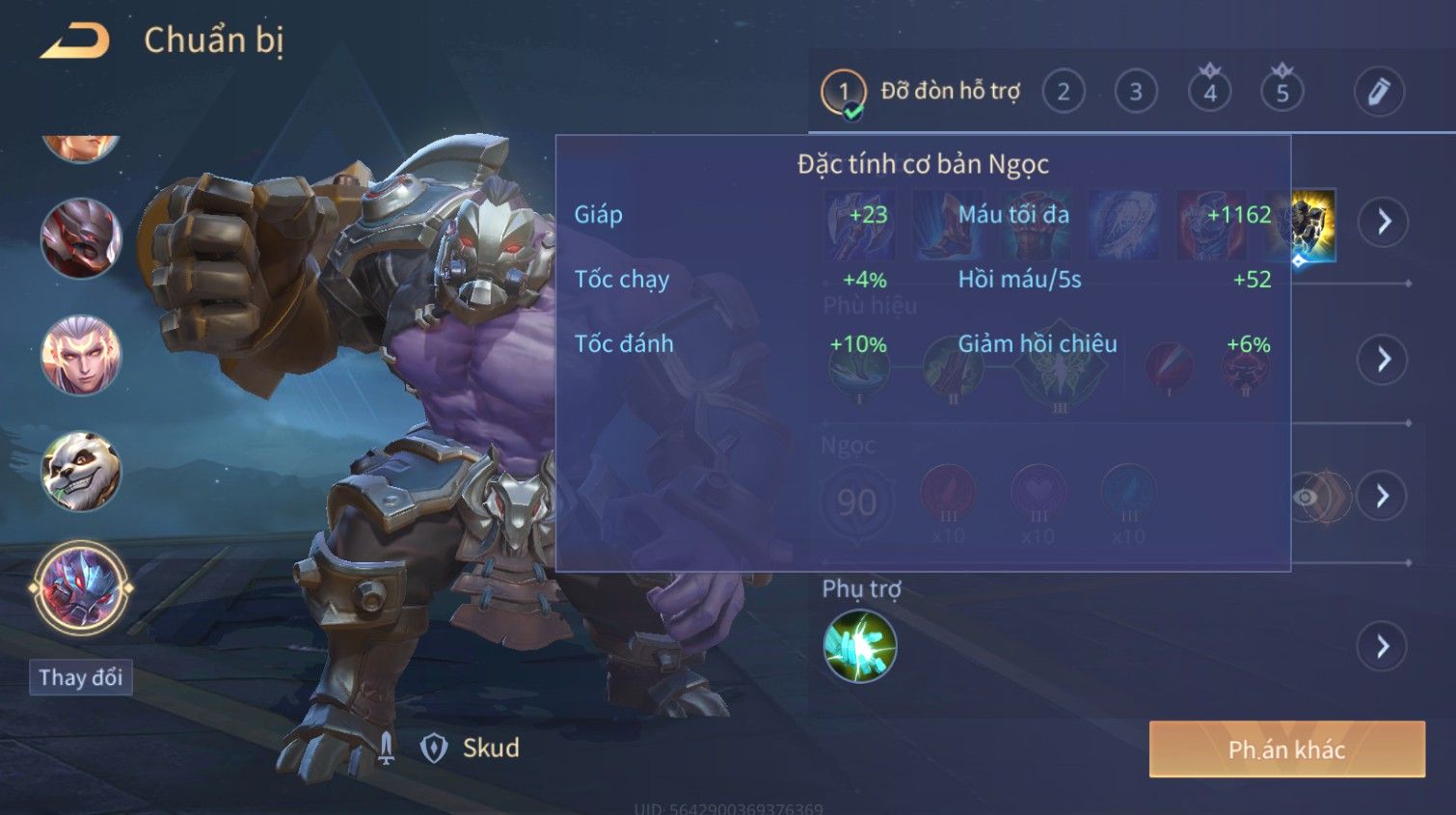The height and width of the screenshot is (815, 1456).
Task: Click the Ph.án khác button
Action: (x=1286, y=749)
